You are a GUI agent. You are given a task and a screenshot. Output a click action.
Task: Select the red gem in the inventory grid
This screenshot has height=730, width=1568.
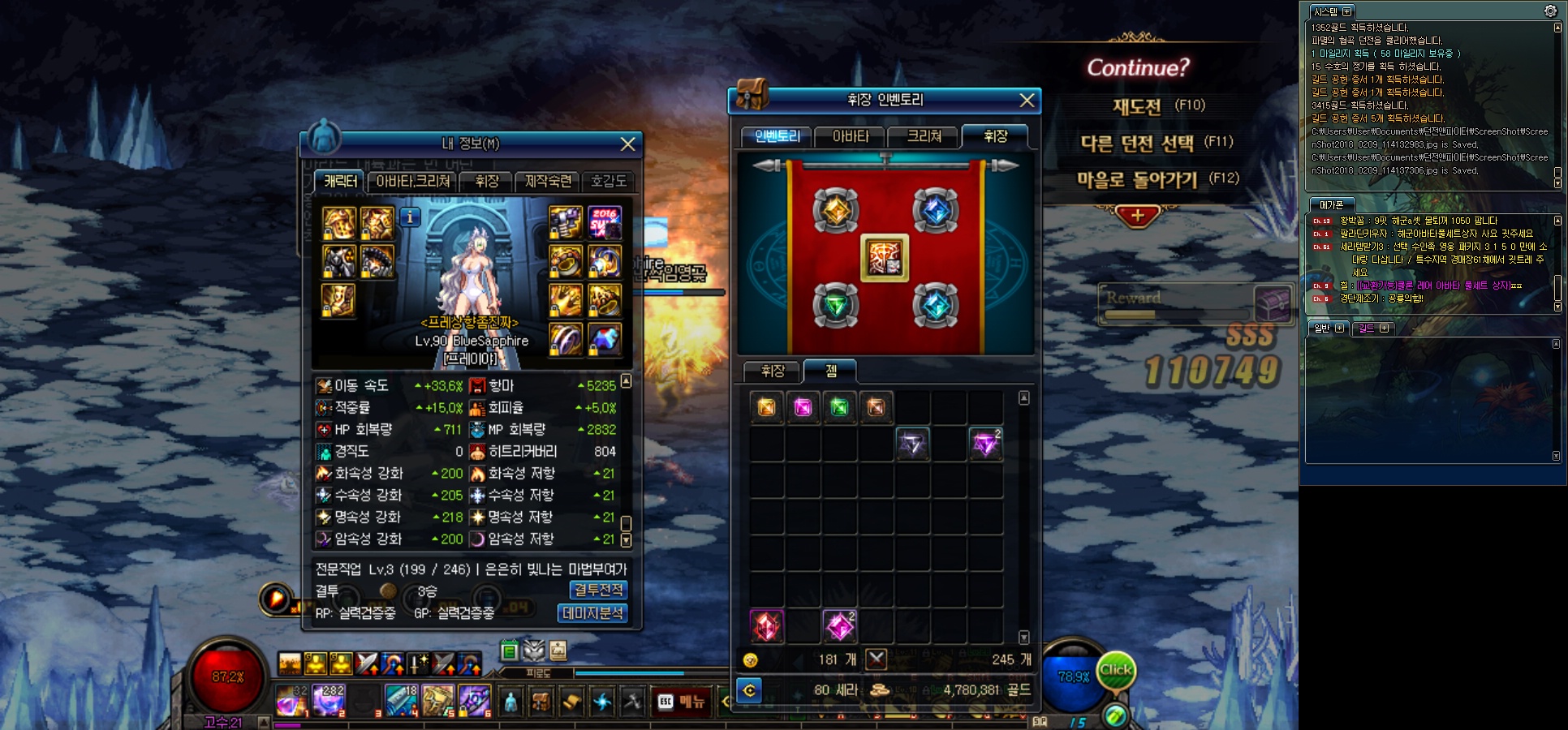coord(766,626)
